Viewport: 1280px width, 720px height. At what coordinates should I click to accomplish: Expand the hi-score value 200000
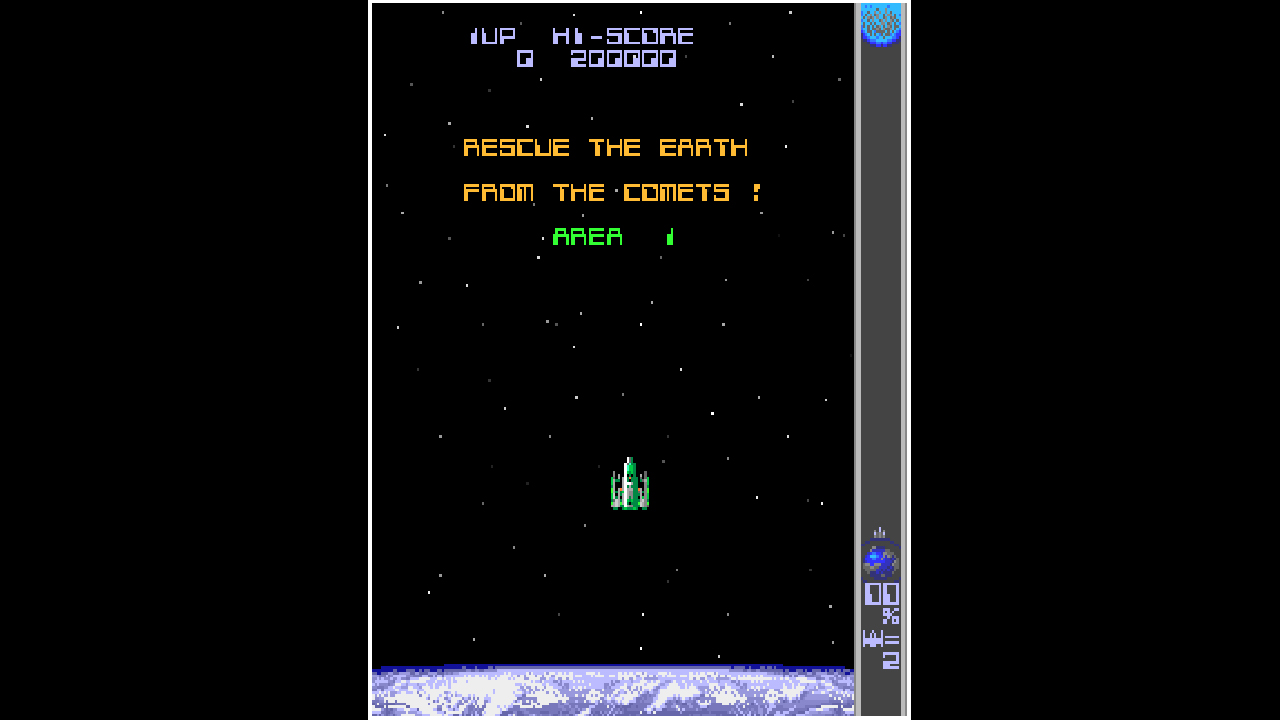pyautogui.click(x=622, y=58)
